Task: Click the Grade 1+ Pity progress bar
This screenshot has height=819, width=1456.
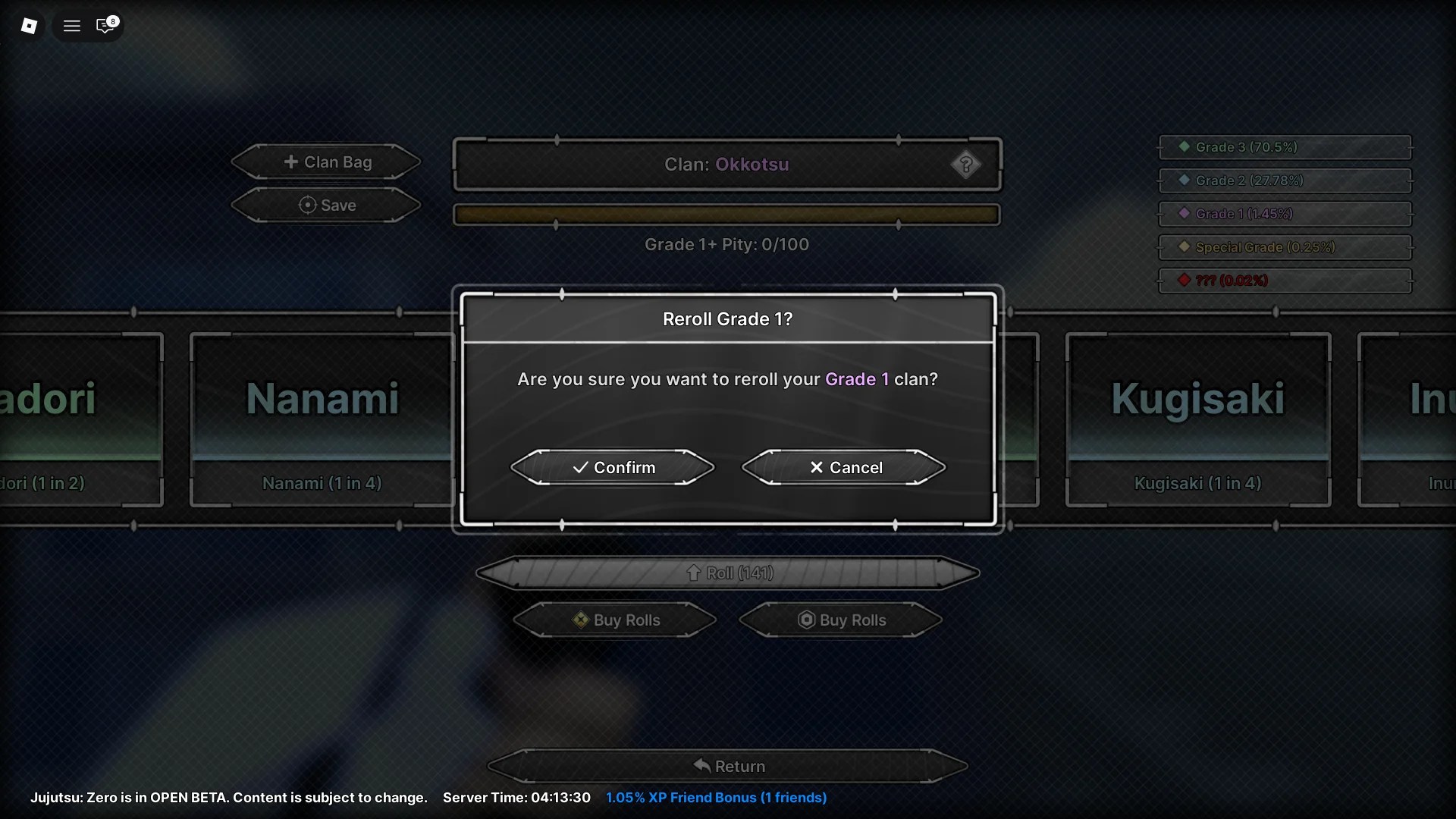Action: (x=726, y=214)
